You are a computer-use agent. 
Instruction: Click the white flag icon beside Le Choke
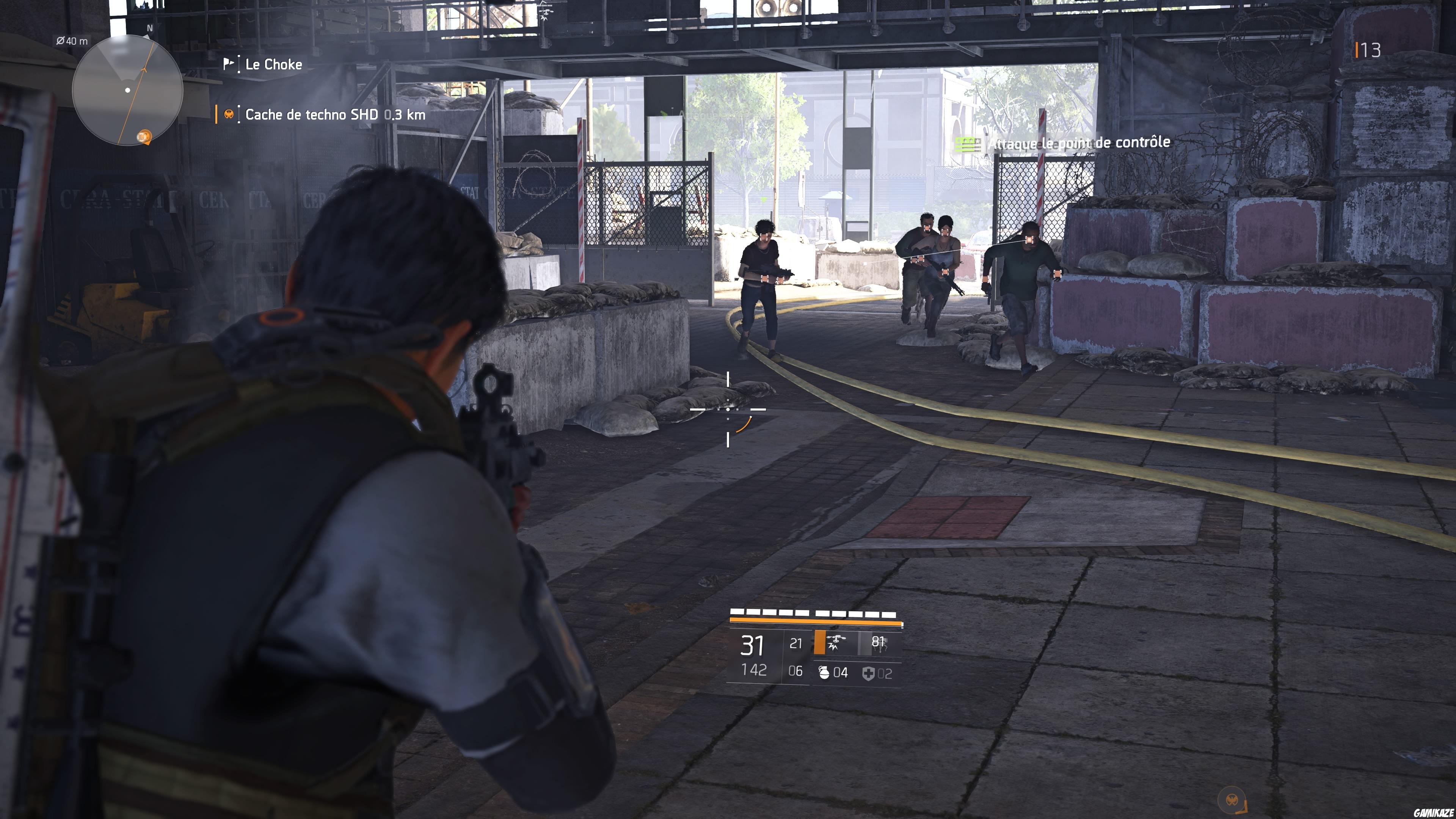click(x=229, y=64)
